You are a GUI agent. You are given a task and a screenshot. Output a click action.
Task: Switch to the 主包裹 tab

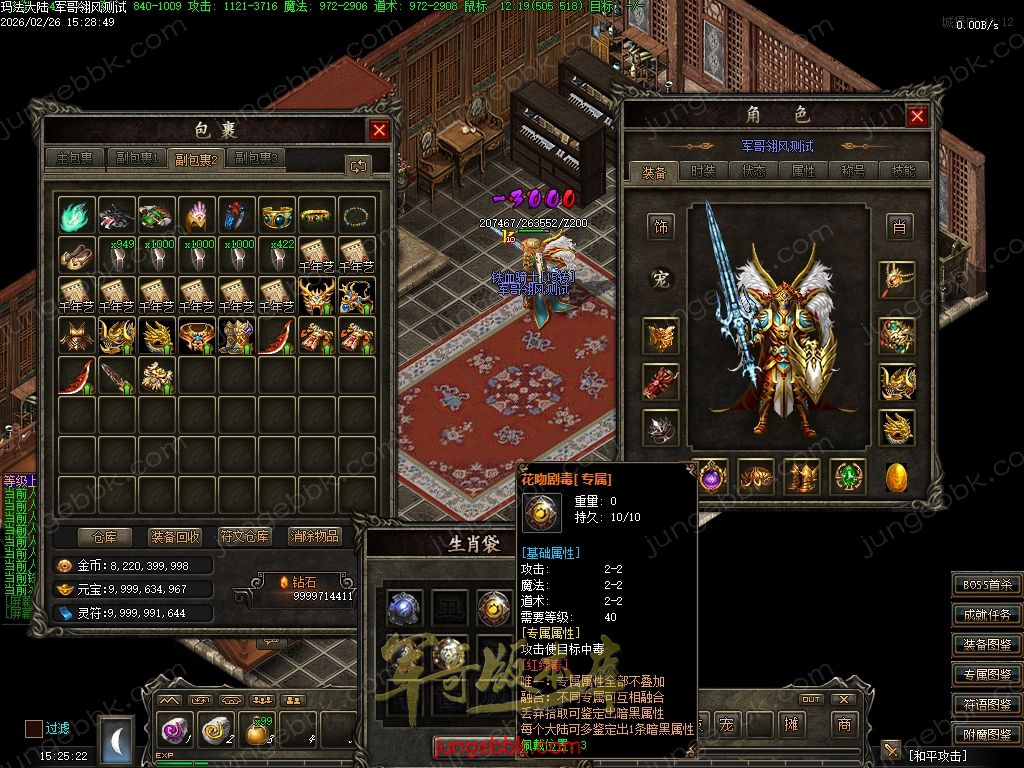coord(75,158)
